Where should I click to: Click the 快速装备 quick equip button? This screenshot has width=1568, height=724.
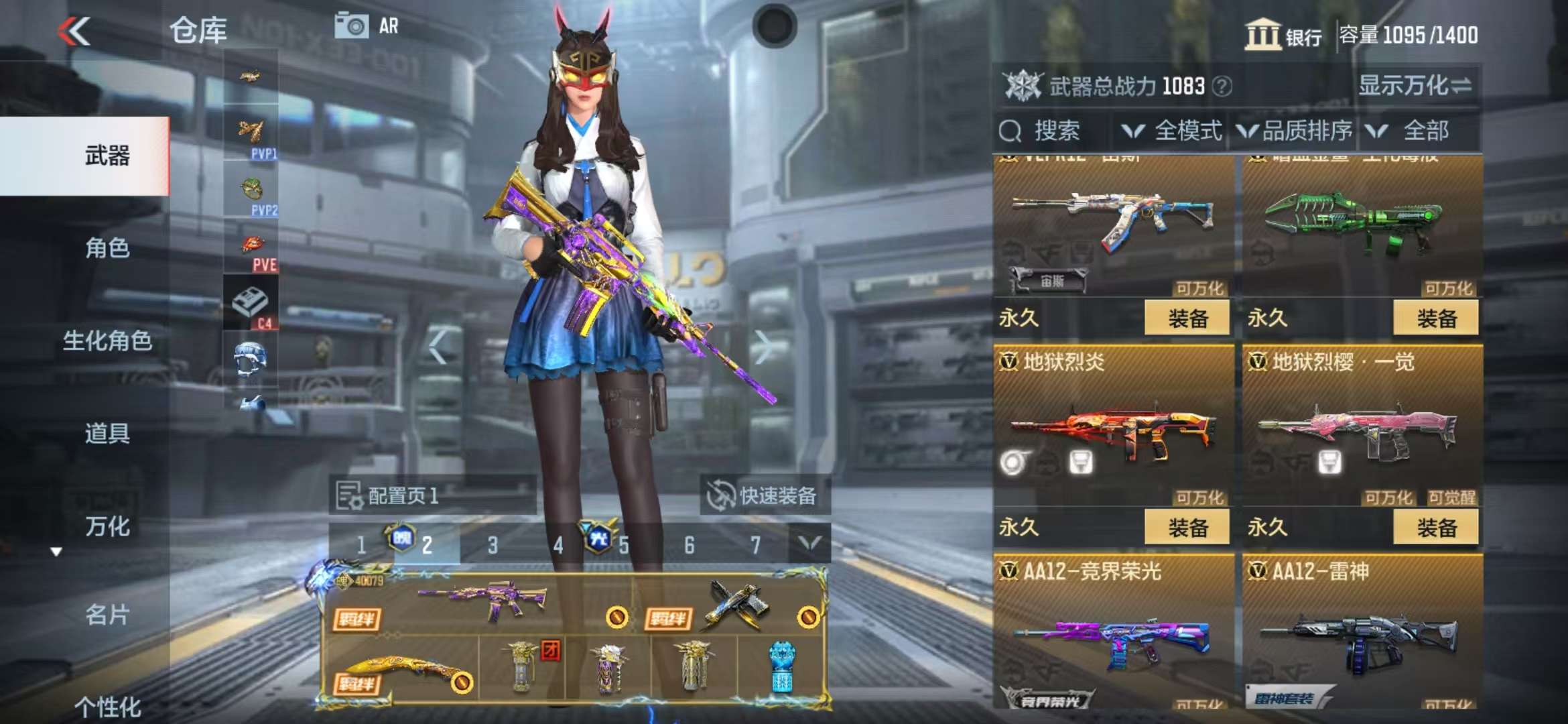coord(764,496)
